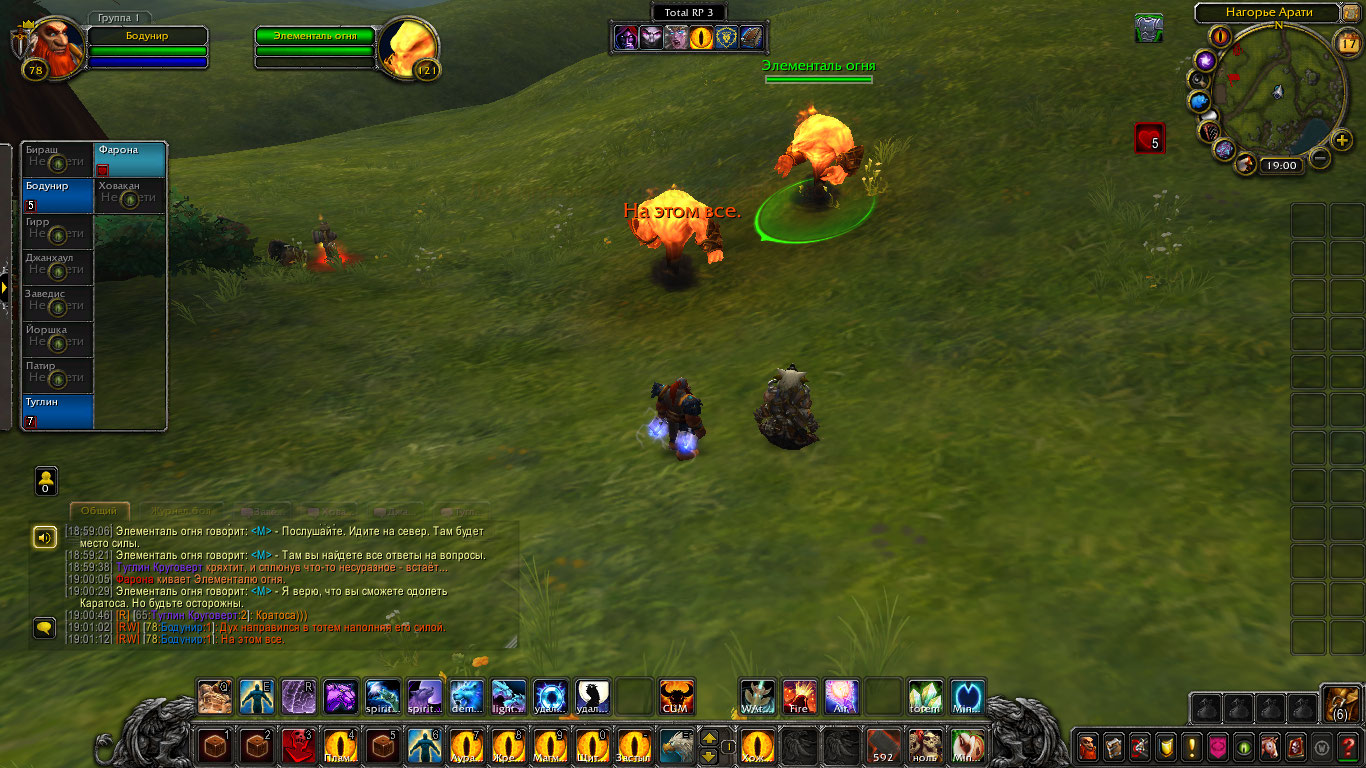Switch to the Общий chat tab

[x=99, y=511]
